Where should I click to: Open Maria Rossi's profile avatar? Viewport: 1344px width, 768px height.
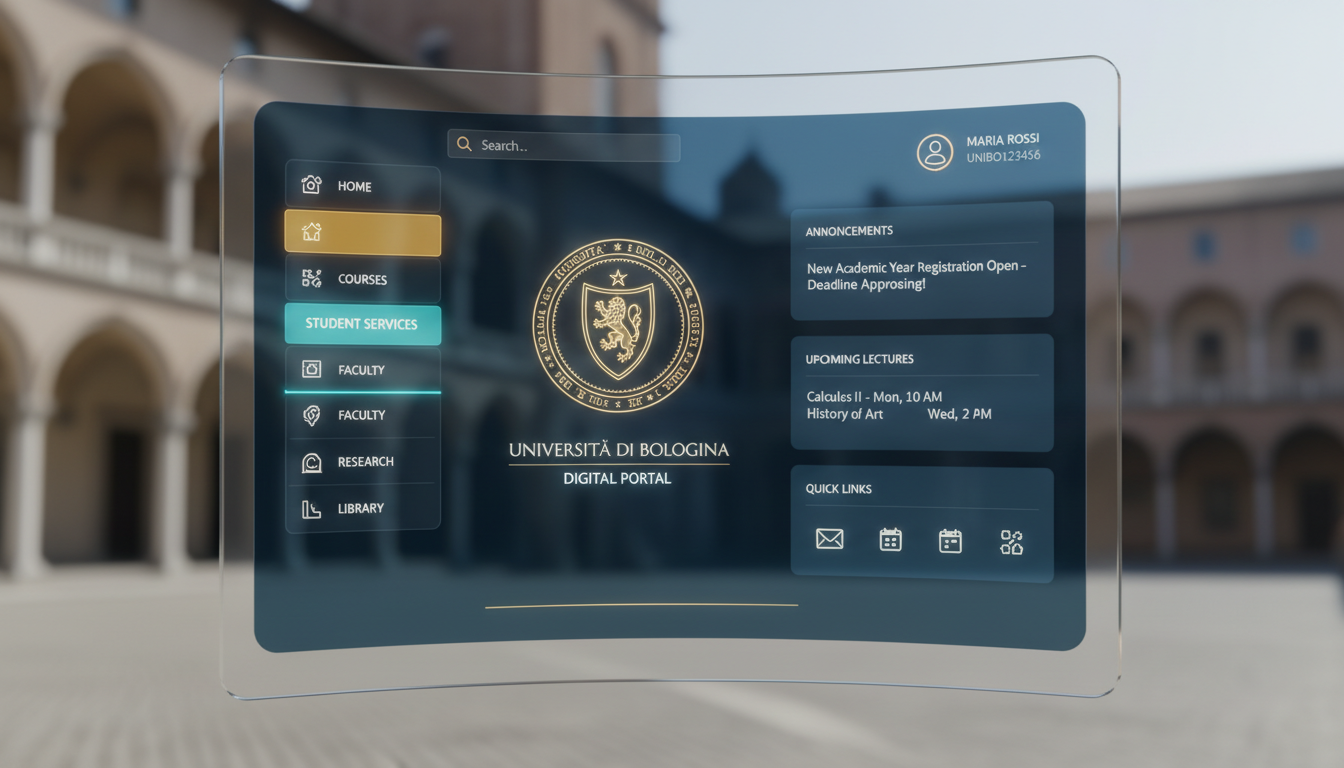coord(935,151)
